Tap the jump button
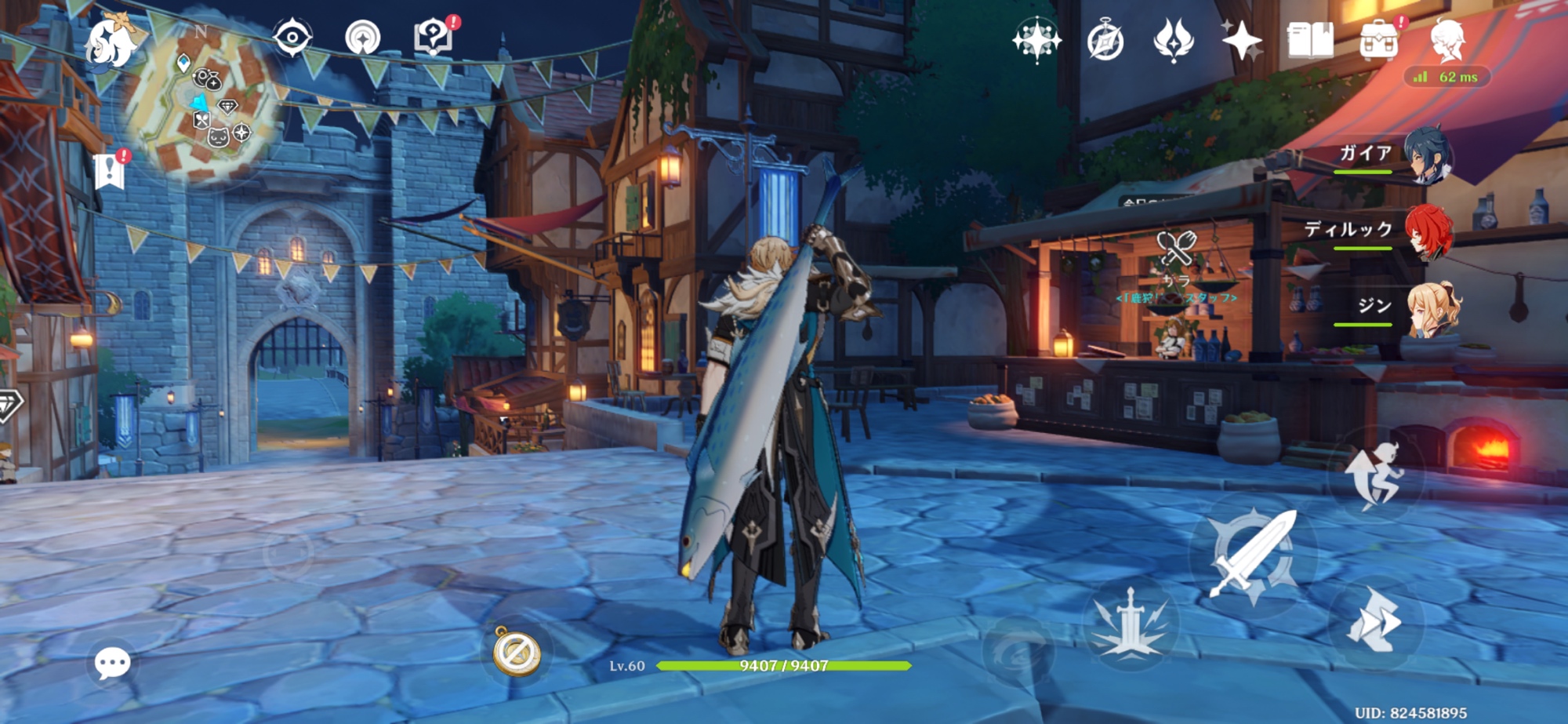Viewport: 1568px width, 724px height. 1374,475
